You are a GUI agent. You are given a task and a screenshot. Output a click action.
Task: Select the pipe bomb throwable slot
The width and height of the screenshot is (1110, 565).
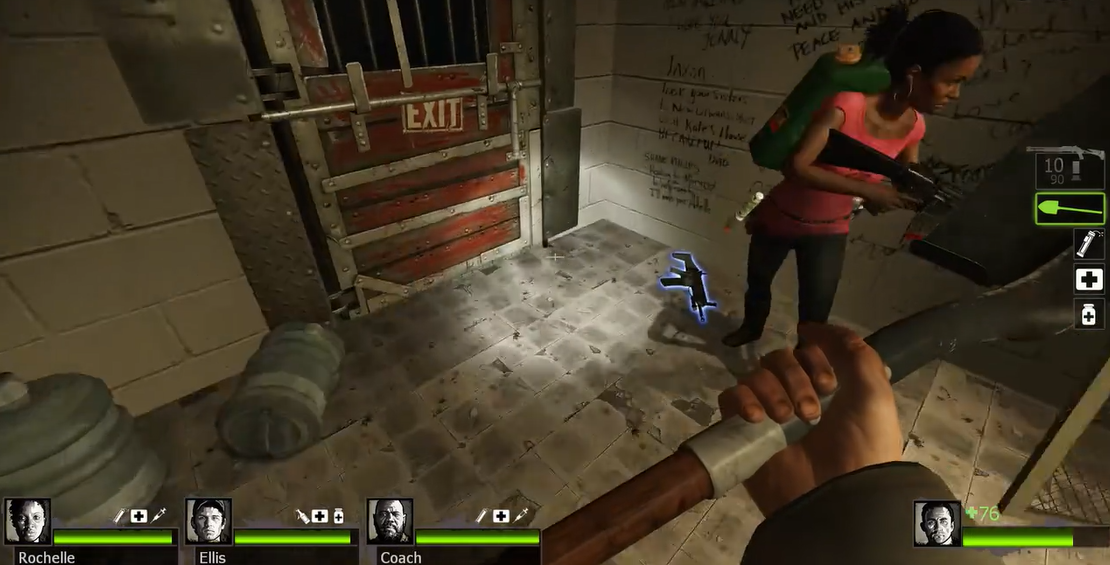1088,244
